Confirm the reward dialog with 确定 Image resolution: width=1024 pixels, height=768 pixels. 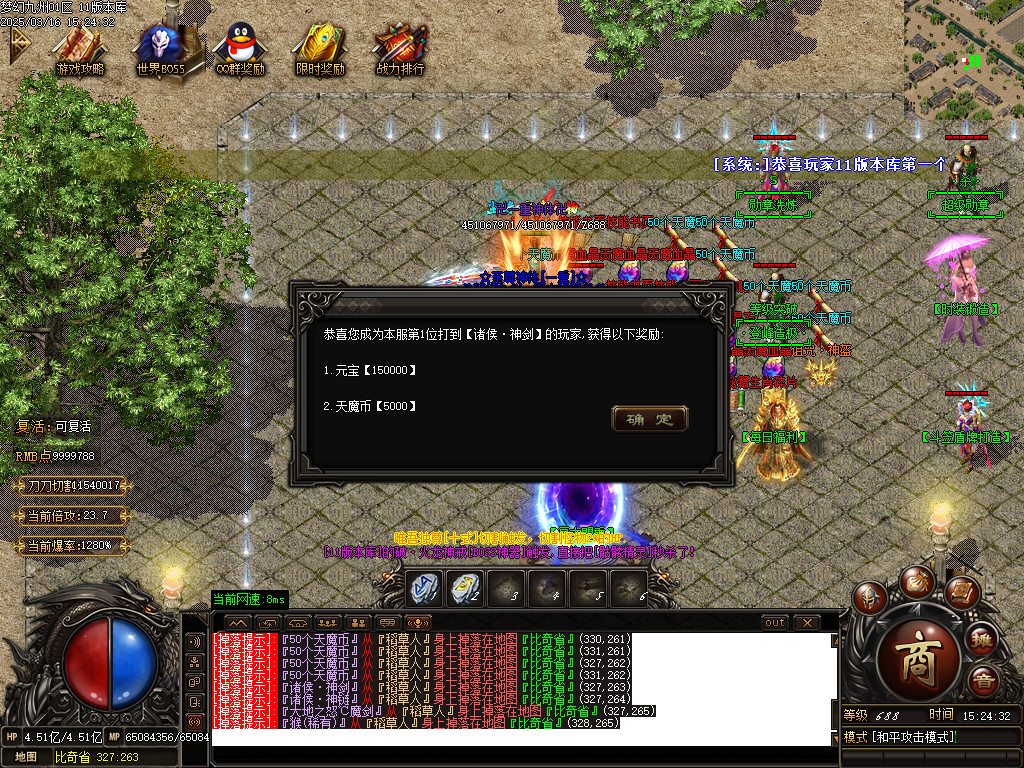tap(649, 419)
